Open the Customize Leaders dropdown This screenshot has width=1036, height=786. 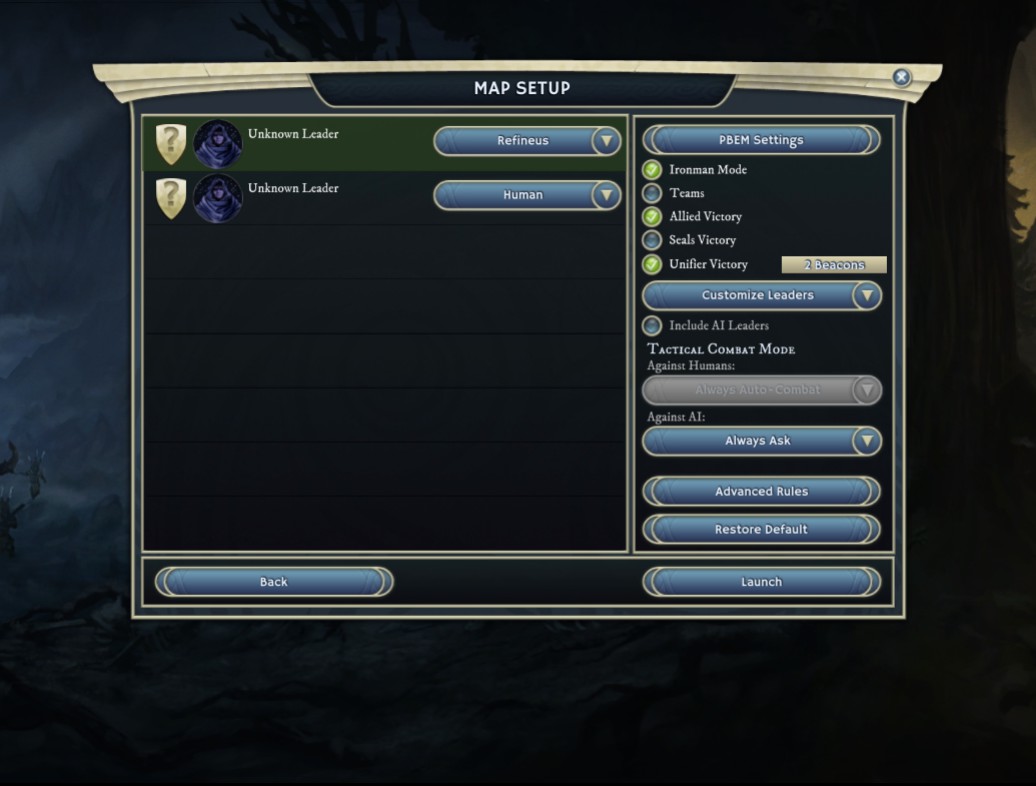coord(761,296)
